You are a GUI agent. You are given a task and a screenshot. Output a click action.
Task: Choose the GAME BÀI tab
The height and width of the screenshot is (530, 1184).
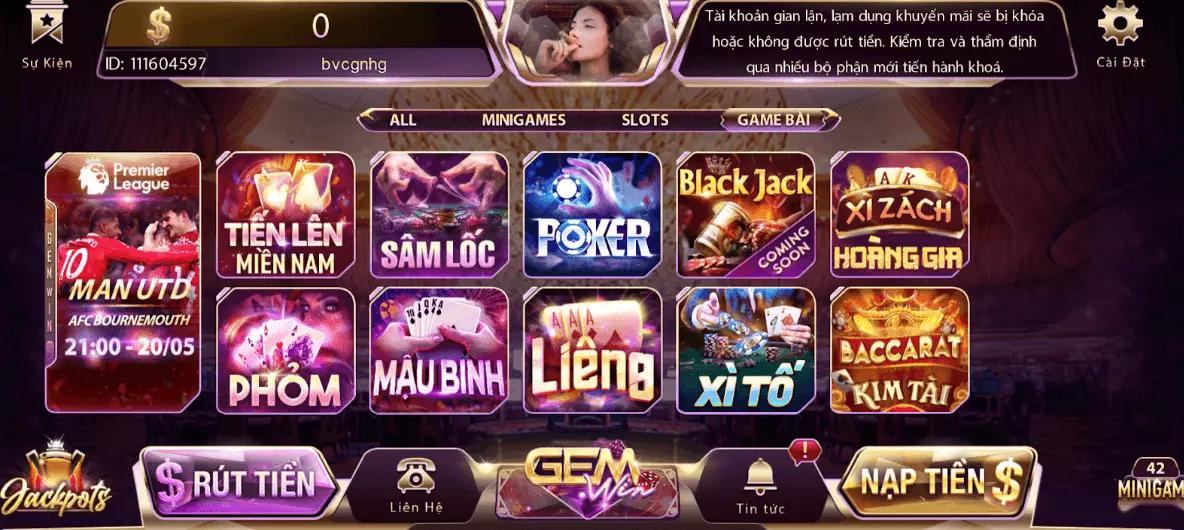point(773,120)
